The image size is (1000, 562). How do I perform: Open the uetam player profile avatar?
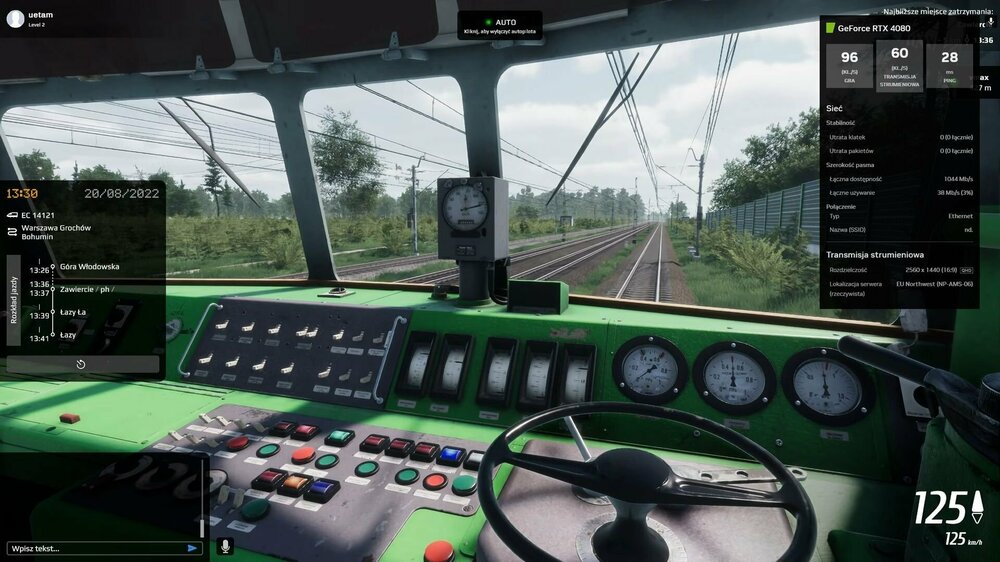click(x=14, y=18)
